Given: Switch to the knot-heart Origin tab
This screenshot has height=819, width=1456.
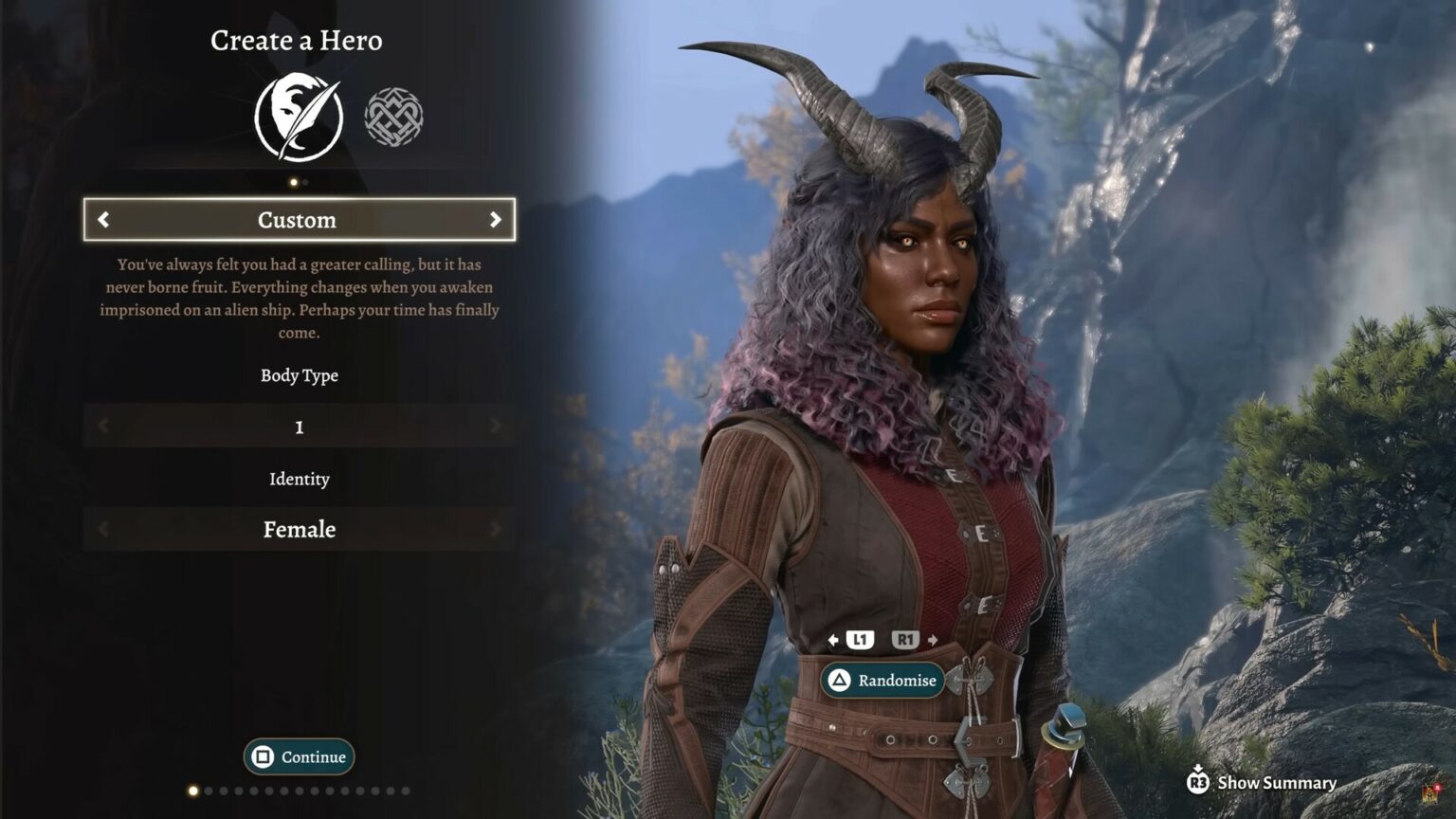Looking at the screenshot, I should pos(393,118).
